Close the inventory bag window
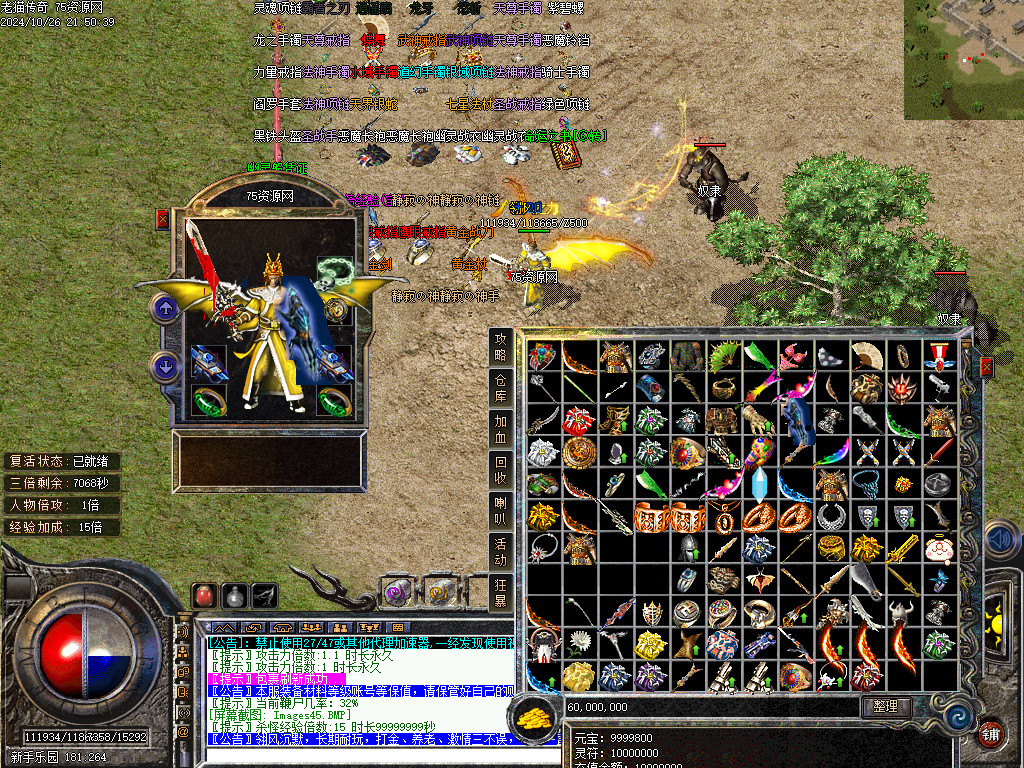The image size is (1024, 768). [987, 368]
